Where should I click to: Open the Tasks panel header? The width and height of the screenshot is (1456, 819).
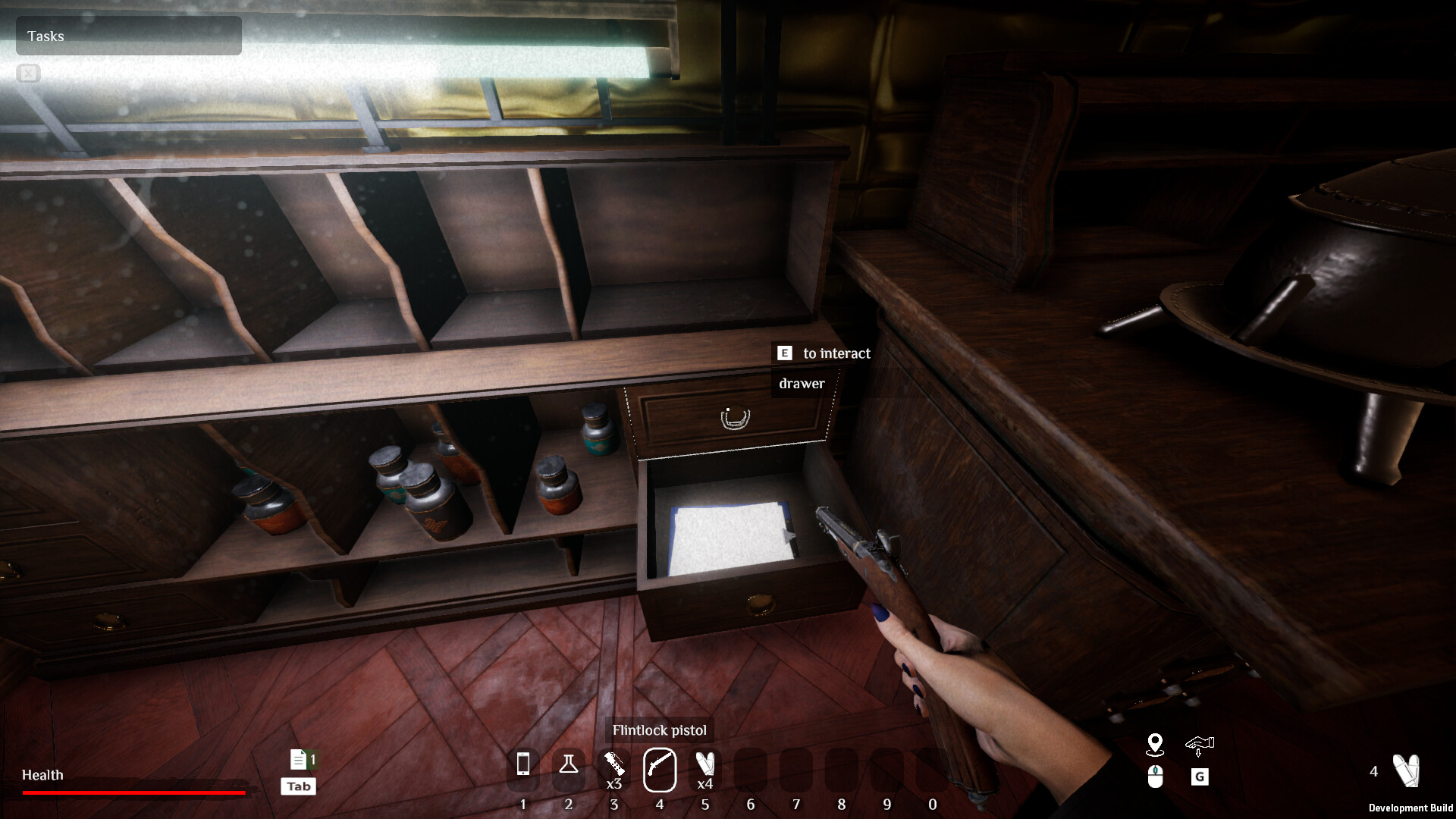[x=45, y=36]
